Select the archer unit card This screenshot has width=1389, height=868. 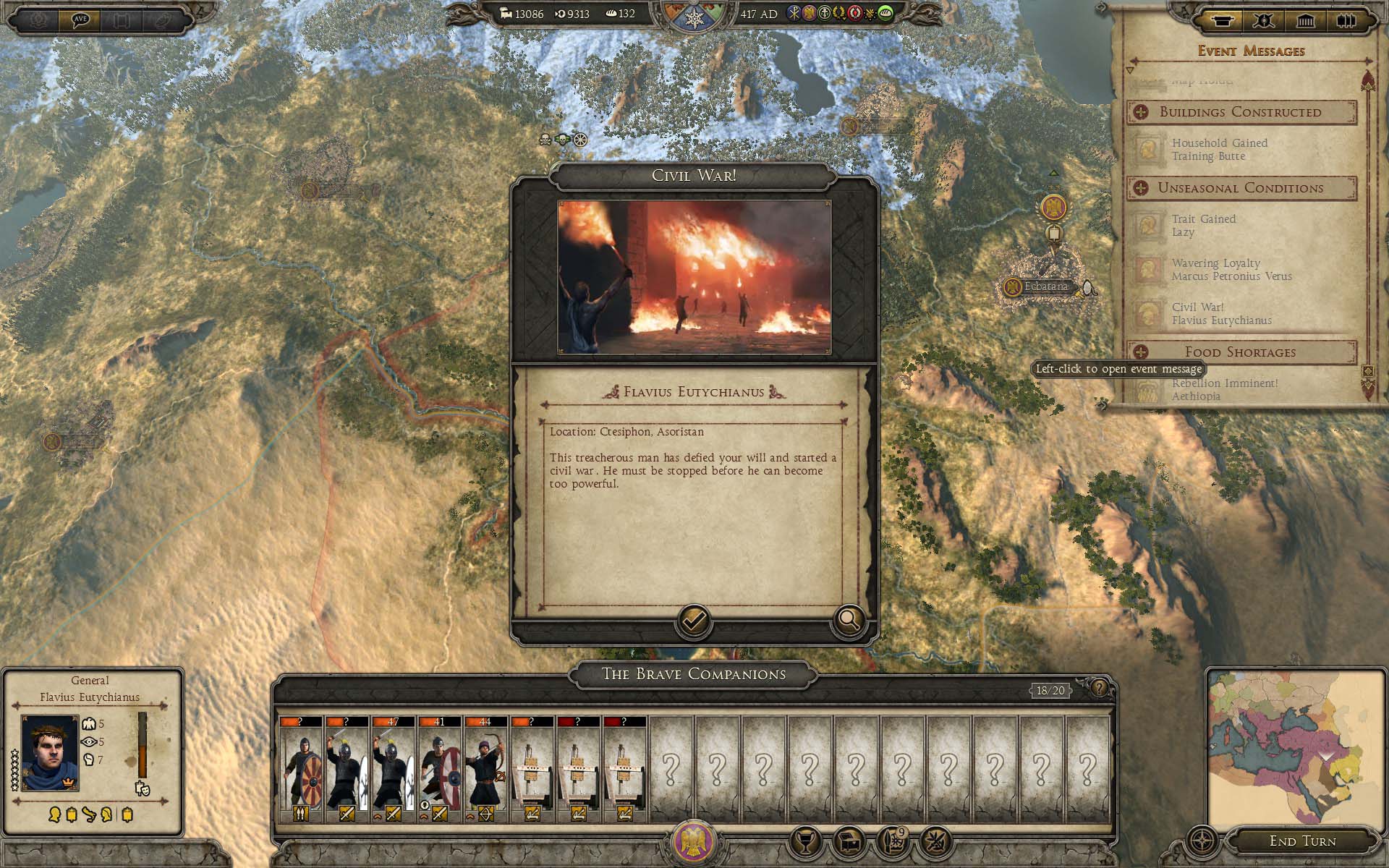click(x=485, y=770)
